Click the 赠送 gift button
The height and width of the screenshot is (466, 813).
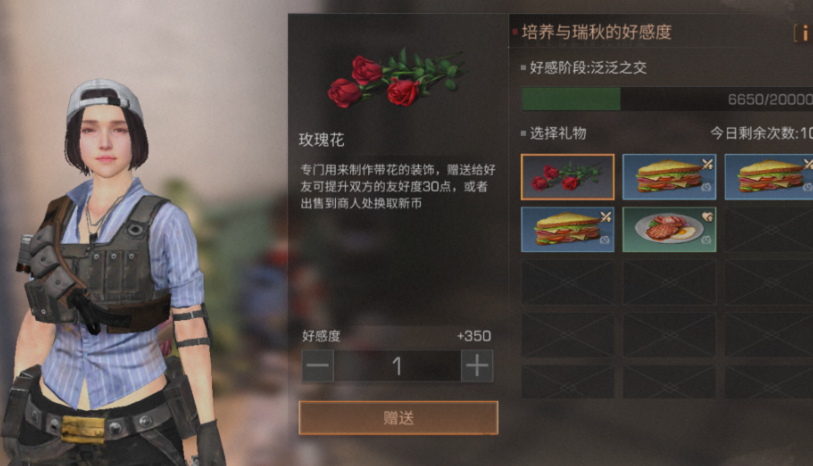point(398,418)
